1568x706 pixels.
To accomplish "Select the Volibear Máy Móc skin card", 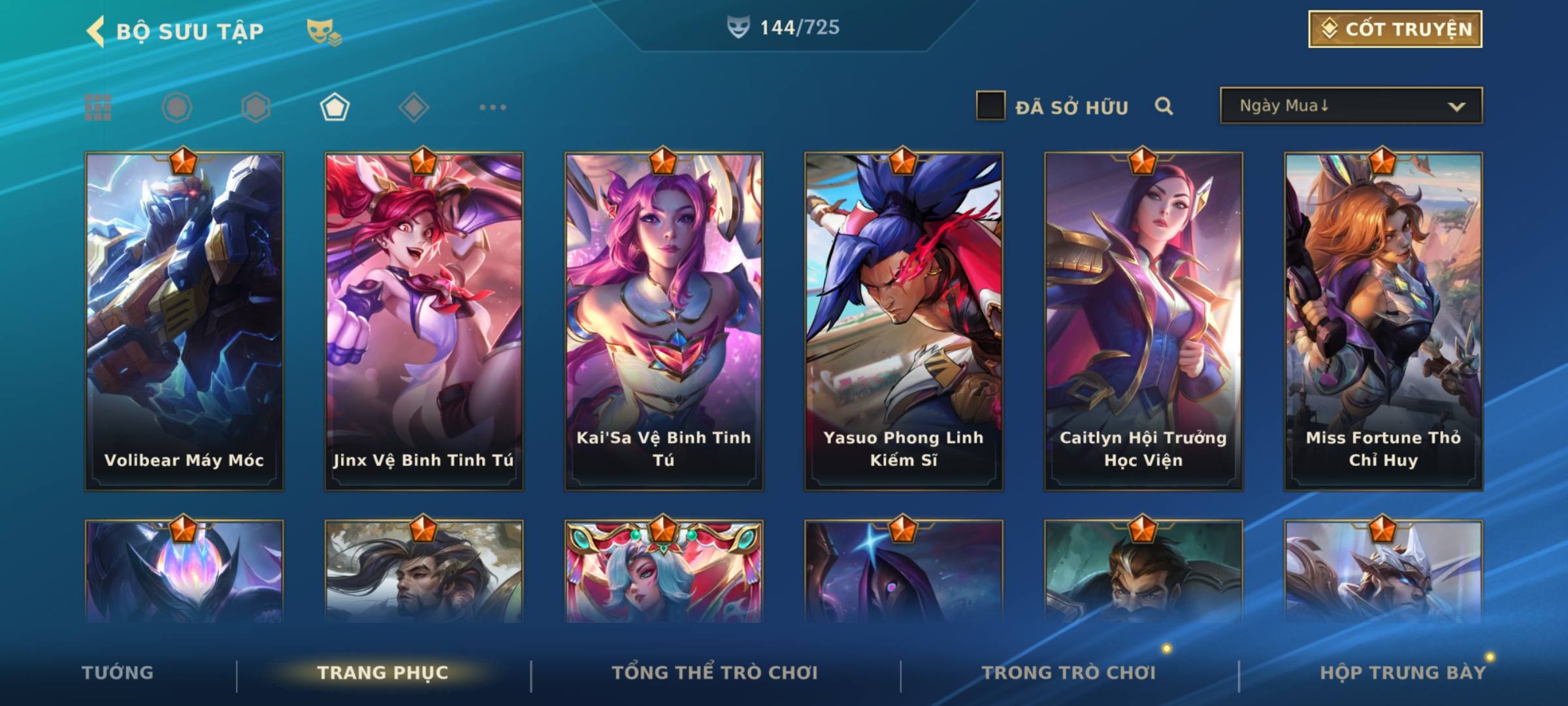I will tap(184, 320).
